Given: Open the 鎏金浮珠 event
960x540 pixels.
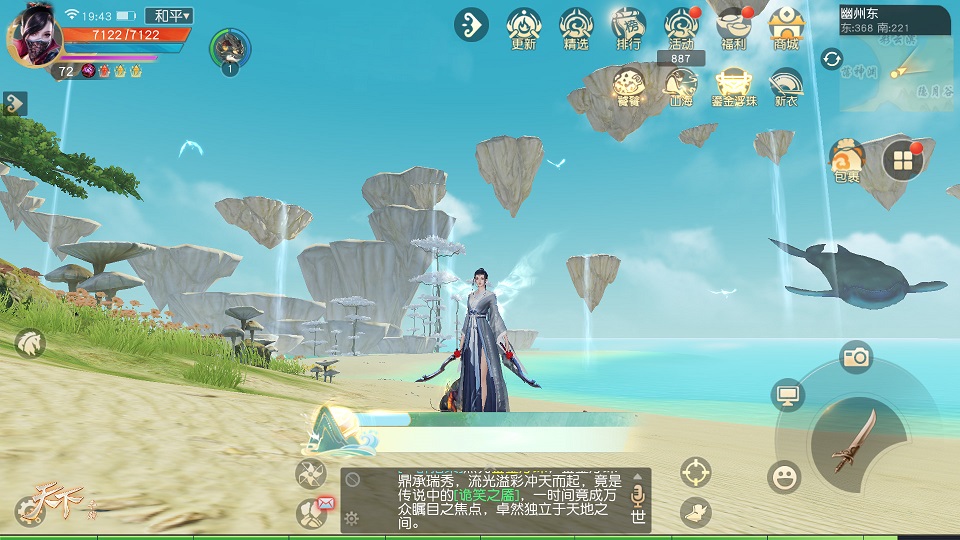Looking at the screenshot, I should 733,86.
